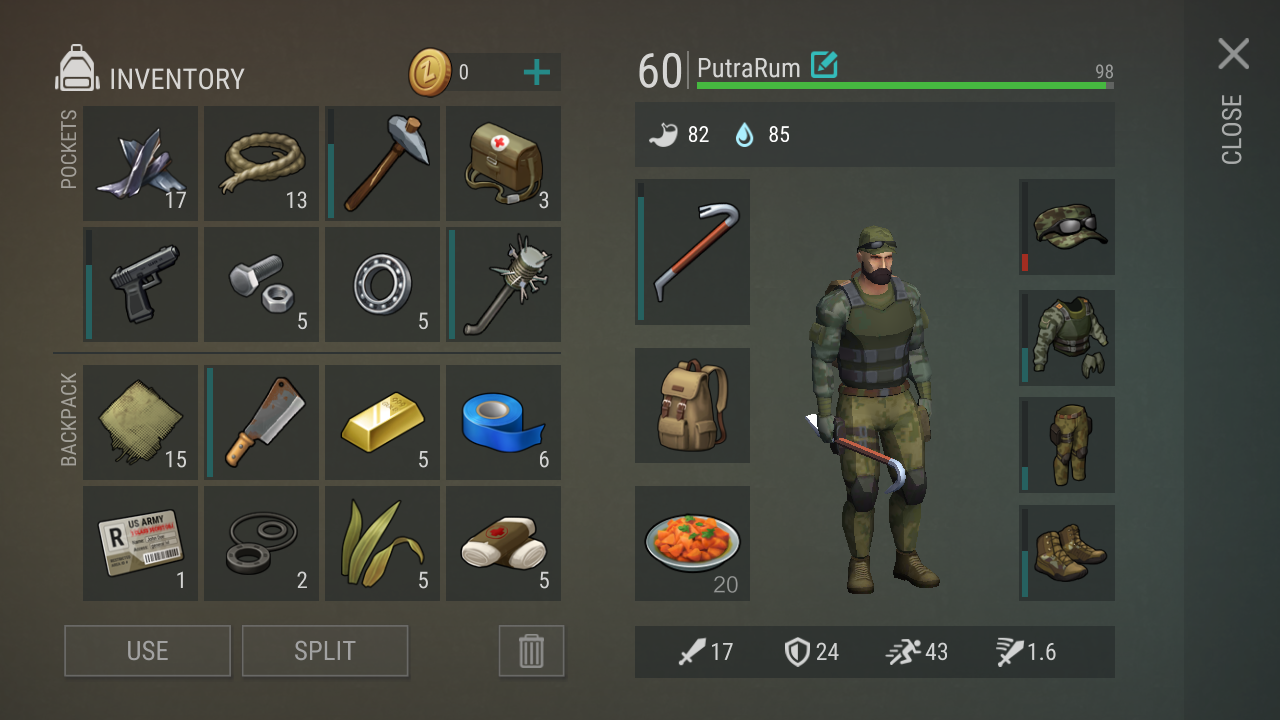Select the cleaver in the backpack
The height and width of the screenshot is (720, 1280).
pos(262,422)
